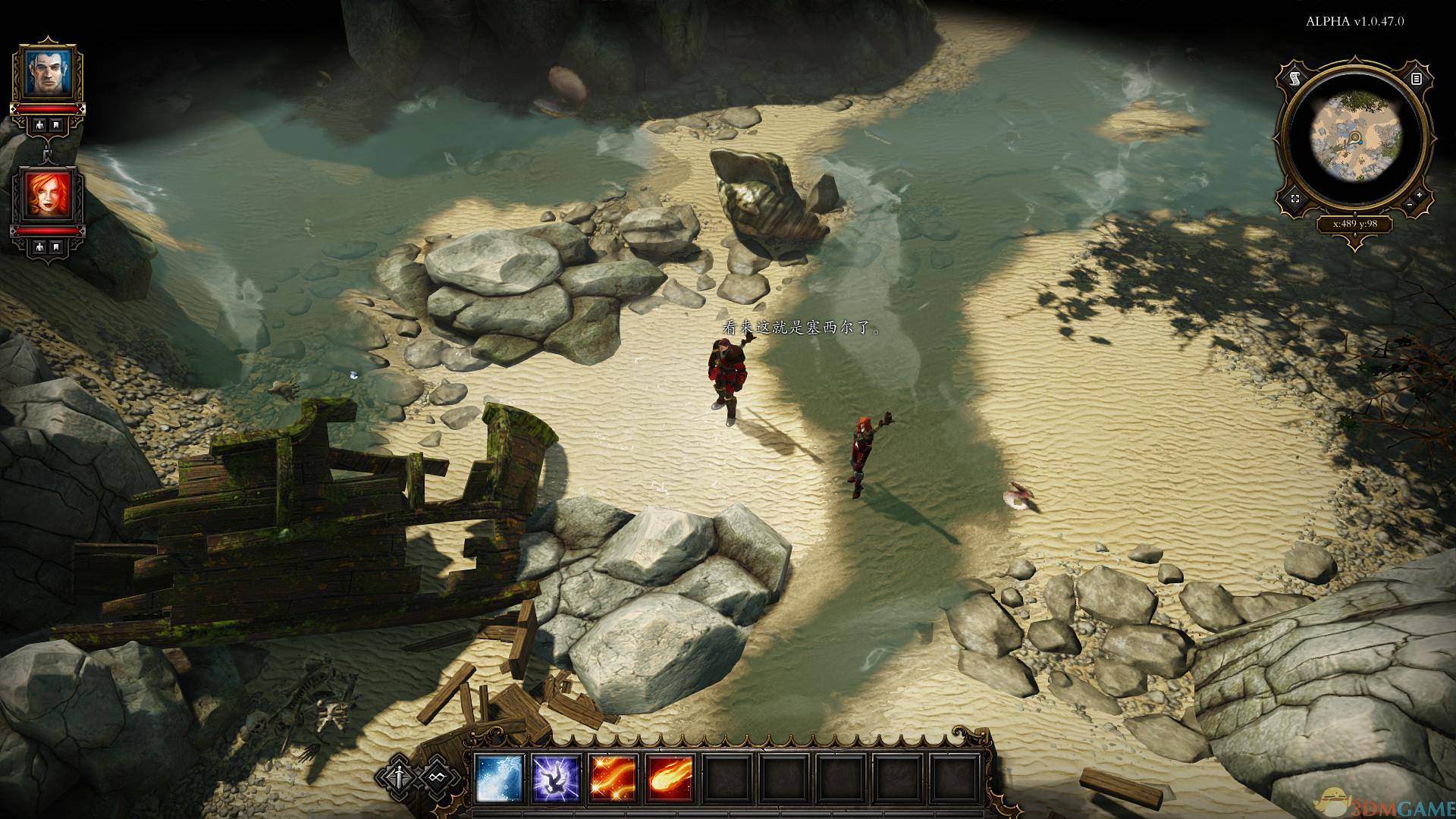The height and width of the screenshot is (819, 1456).
Task: Click the bookmark button under the female portrait
Action: pyautogui.click(x=57, y=246)
